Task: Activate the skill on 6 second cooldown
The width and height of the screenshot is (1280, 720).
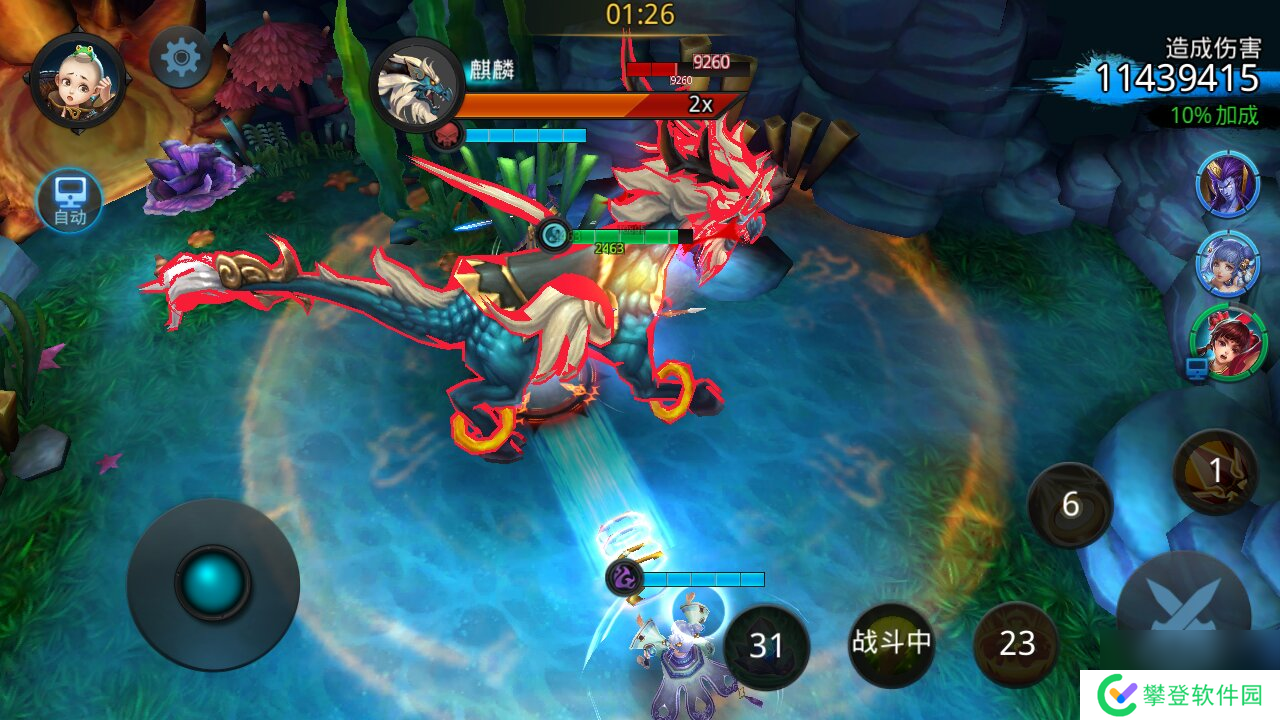Action: click(1070, 505)
